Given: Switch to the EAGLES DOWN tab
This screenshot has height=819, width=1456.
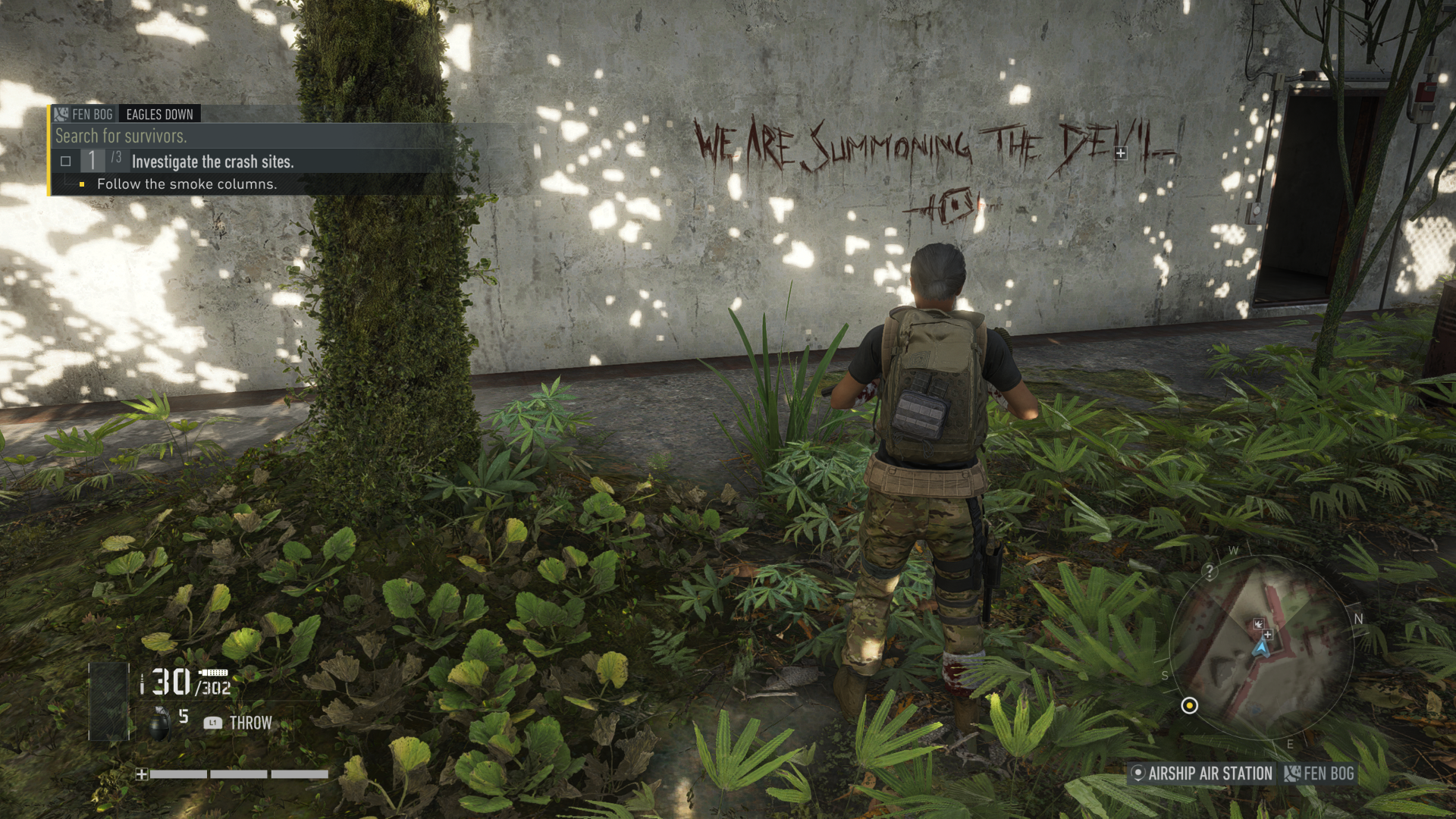Looking at the screenshot, I should (x=159, y=114).
